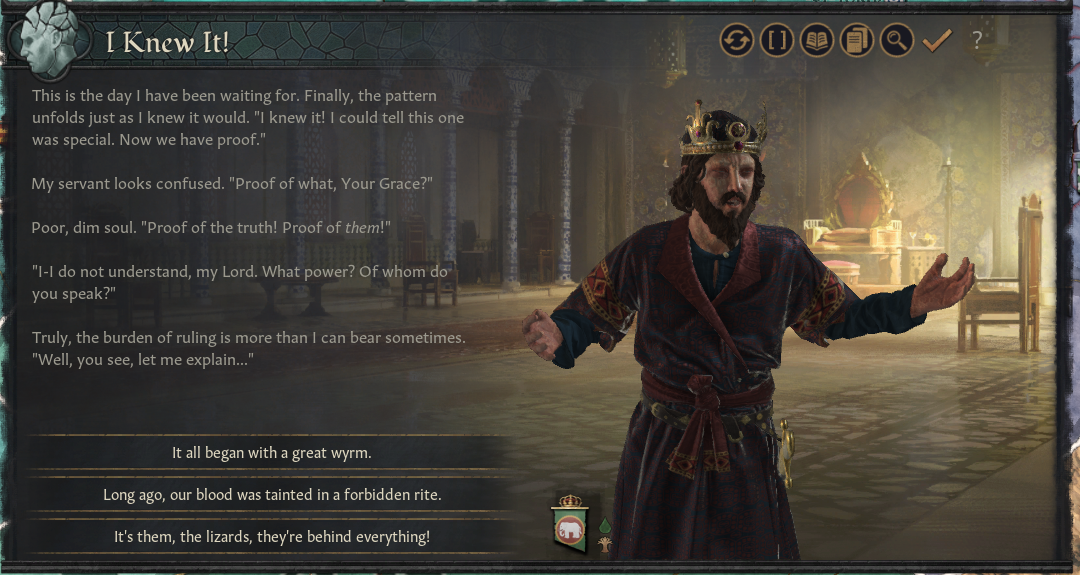Select "Long ago, our blood was tainted" option

click(x=272, y=495)
